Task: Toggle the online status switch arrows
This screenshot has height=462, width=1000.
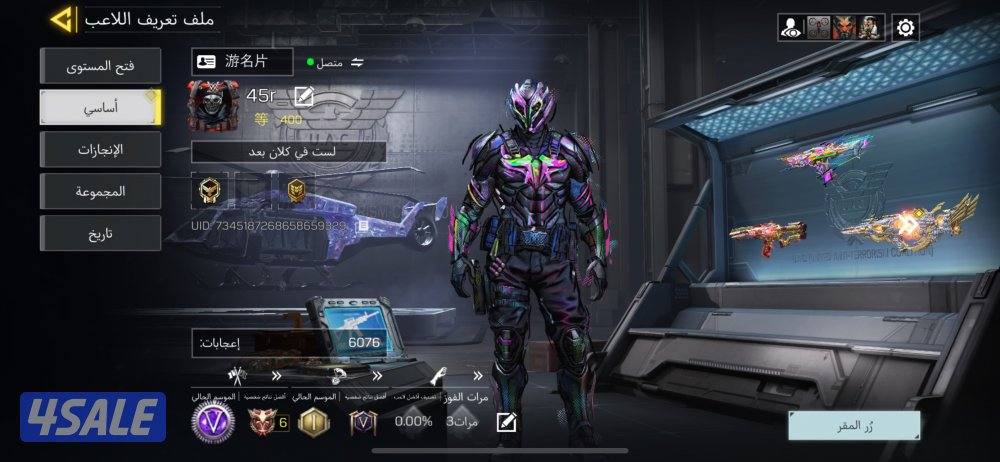Action: [357, 62]
